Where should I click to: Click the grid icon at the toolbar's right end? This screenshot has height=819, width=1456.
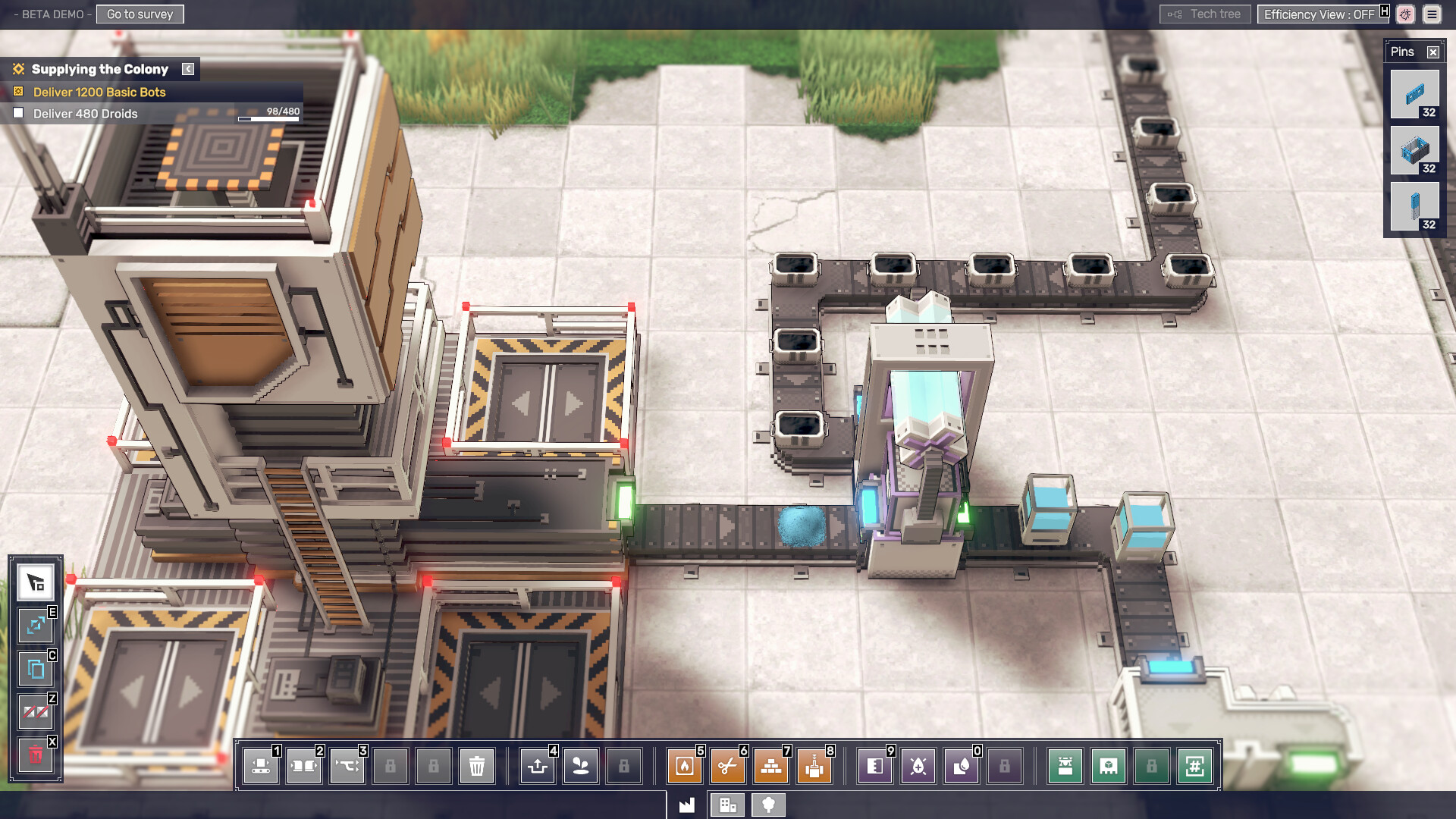tap(1195, 766)
